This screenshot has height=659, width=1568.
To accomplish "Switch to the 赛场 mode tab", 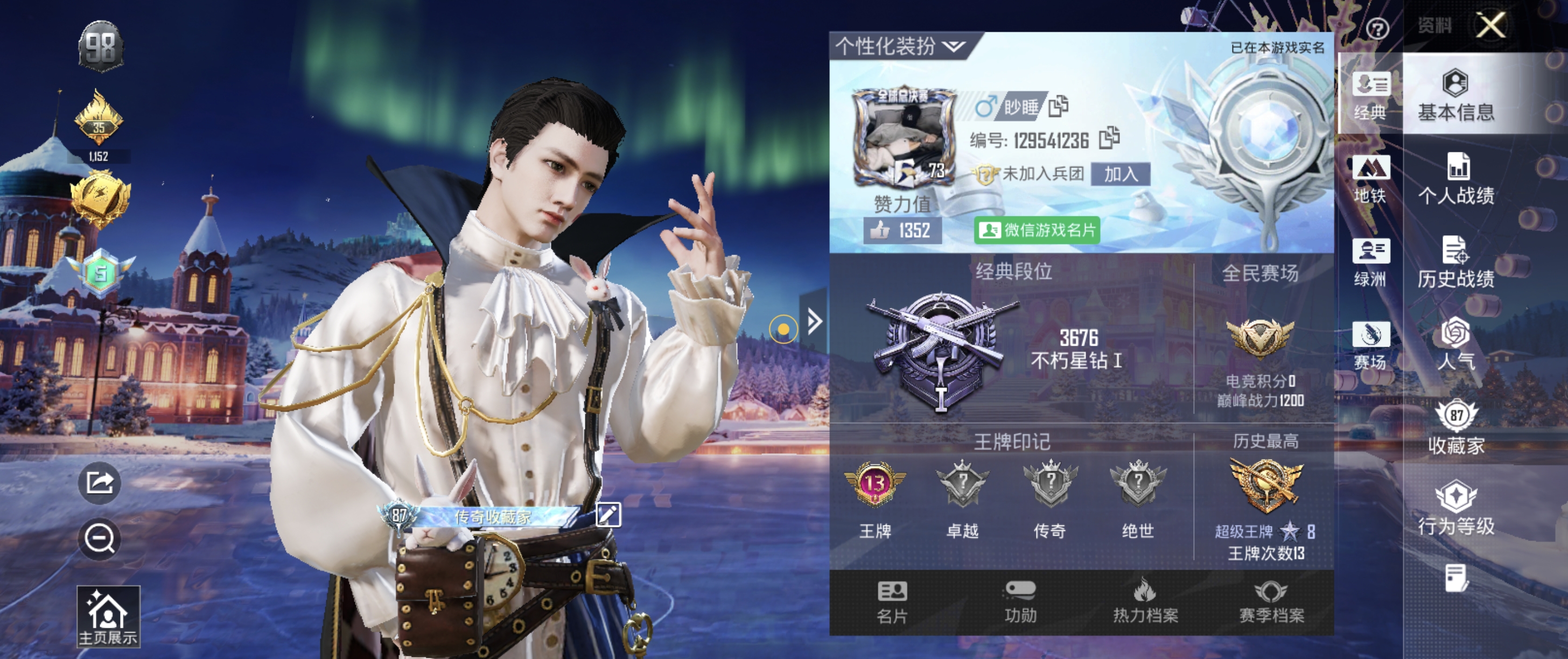I will [x=1370, y=345].
